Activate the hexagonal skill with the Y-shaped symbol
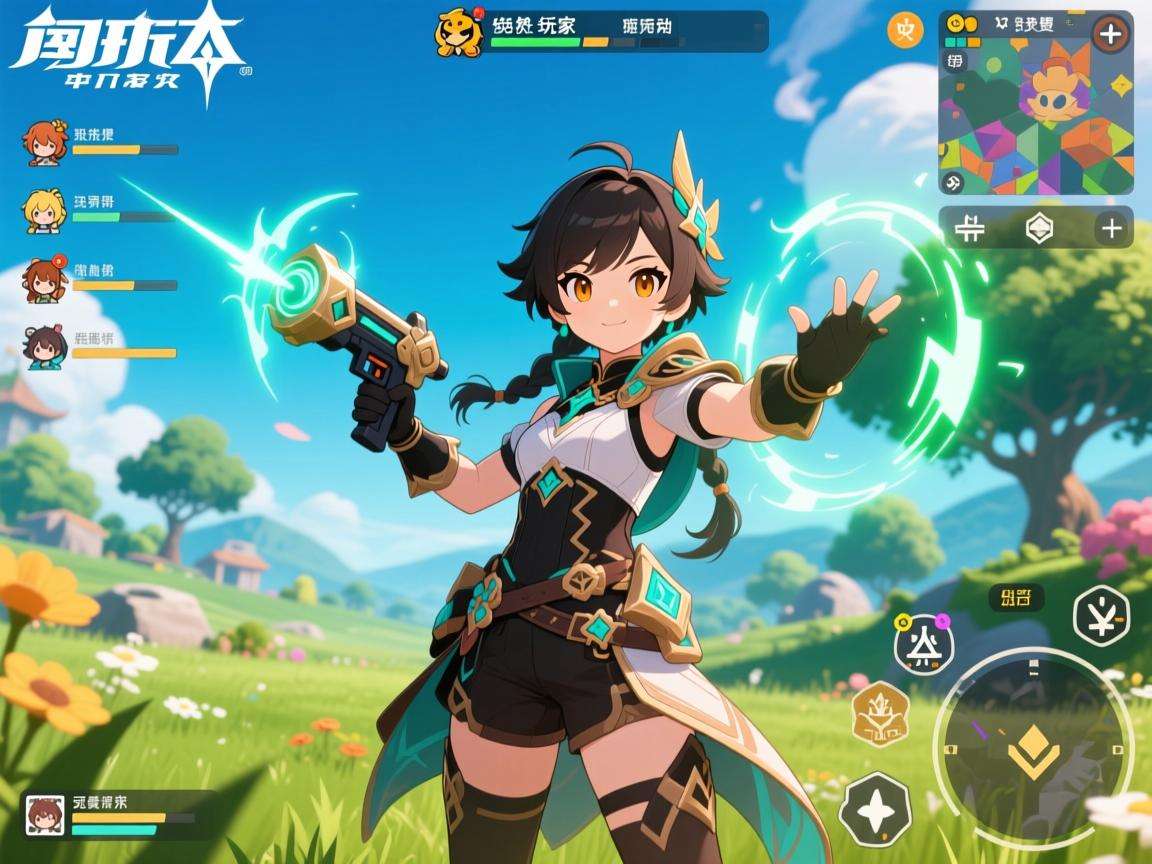 pyautogui.click(x=1100, y=614)
